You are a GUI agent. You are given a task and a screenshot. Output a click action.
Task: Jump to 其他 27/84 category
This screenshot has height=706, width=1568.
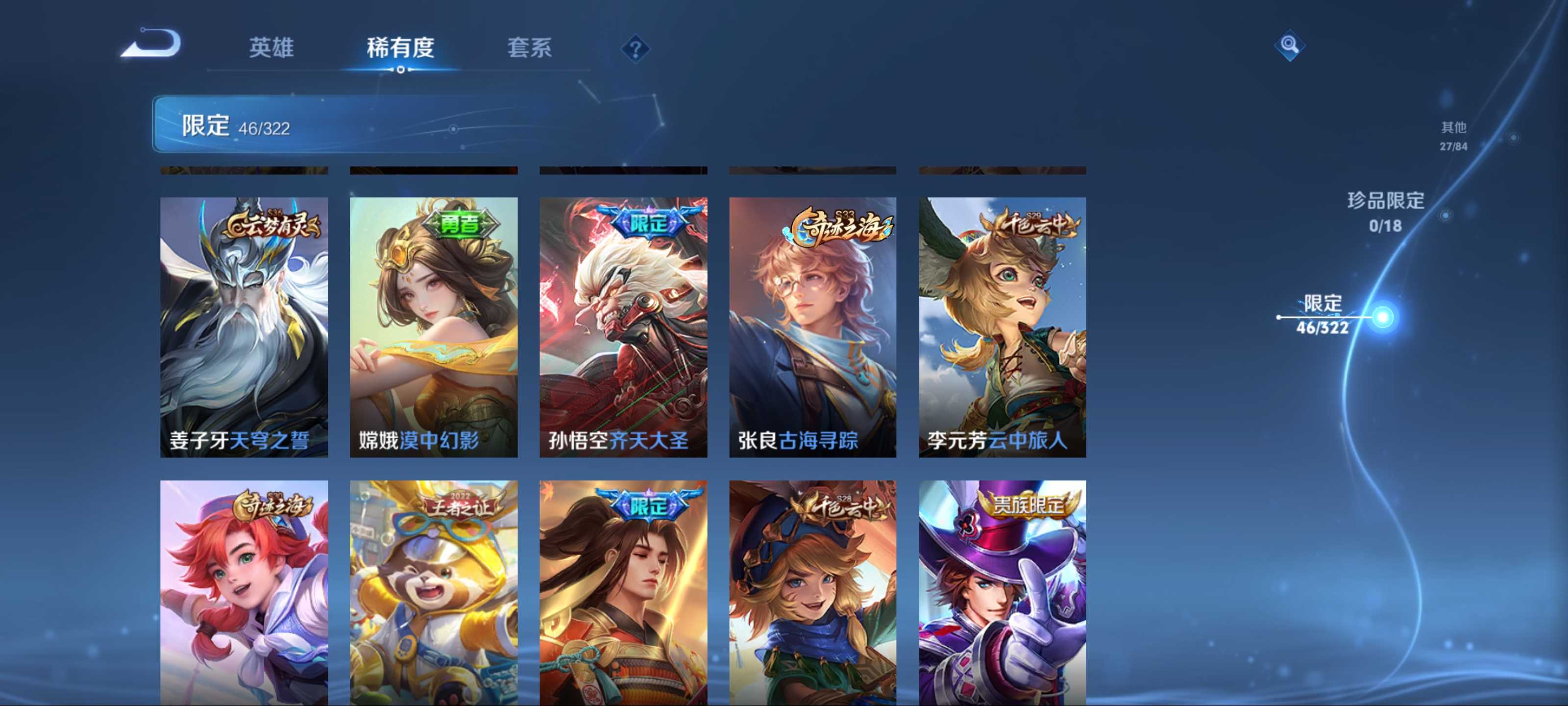point(1453,135)
